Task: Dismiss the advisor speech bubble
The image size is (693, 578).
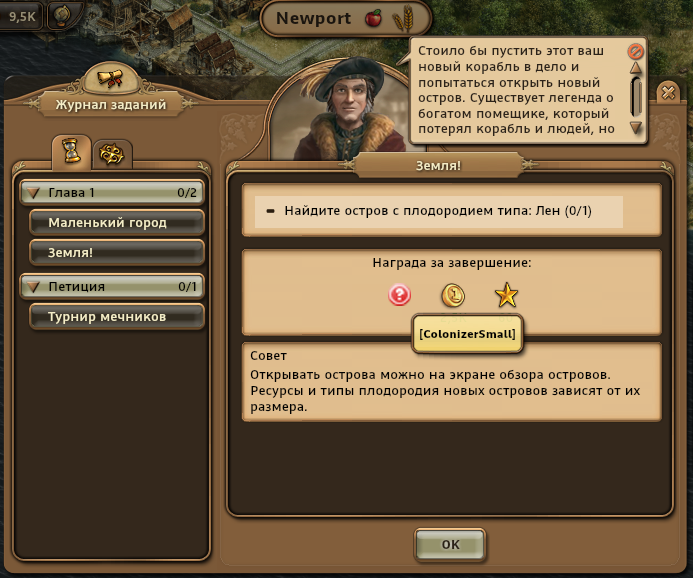Action: click(635, 50)
